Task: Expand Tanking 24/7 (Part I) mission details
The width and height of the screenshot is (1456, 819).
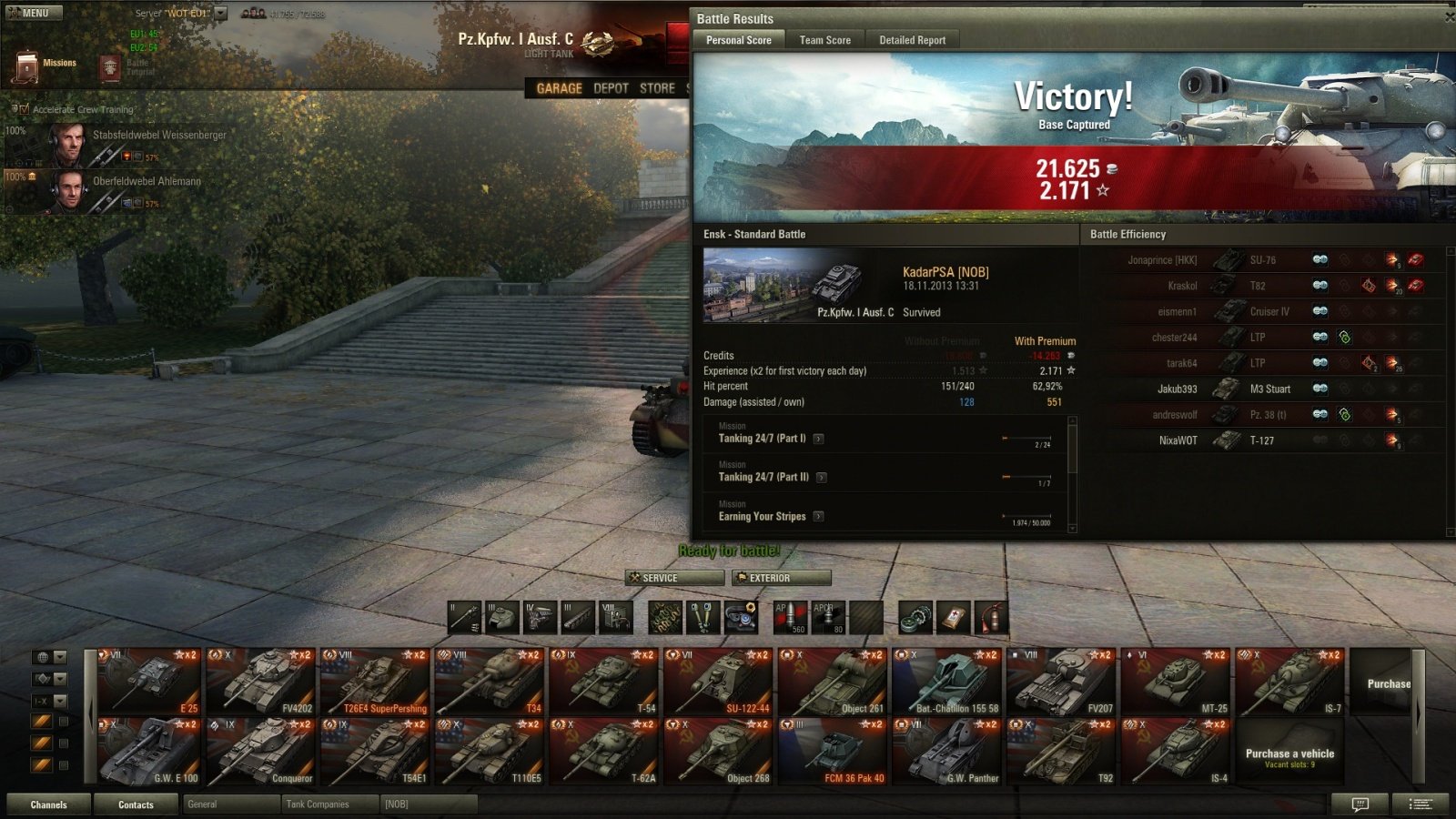Action: click(819, 439)
